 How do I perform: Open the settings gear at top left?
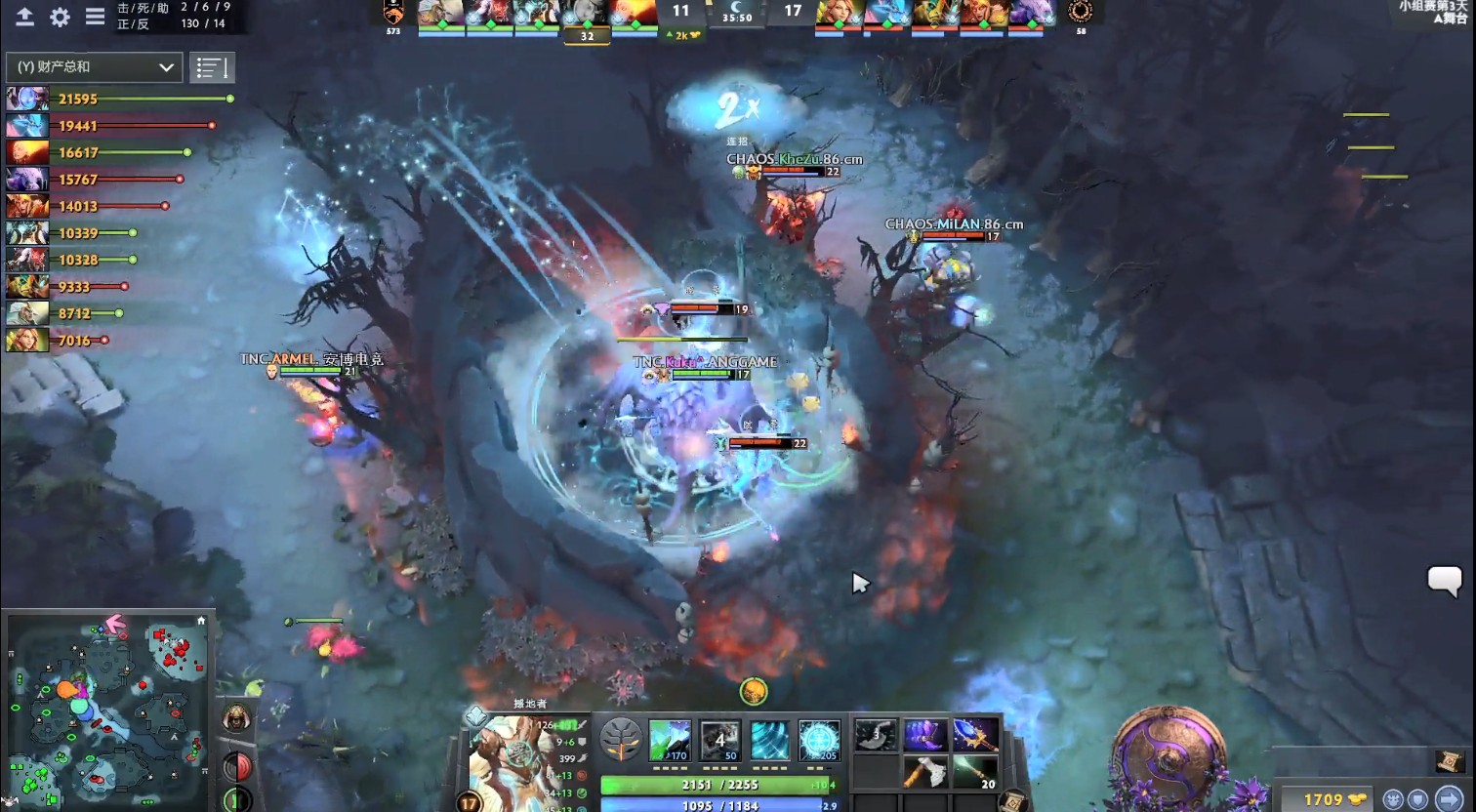click(x=59, y=18)
